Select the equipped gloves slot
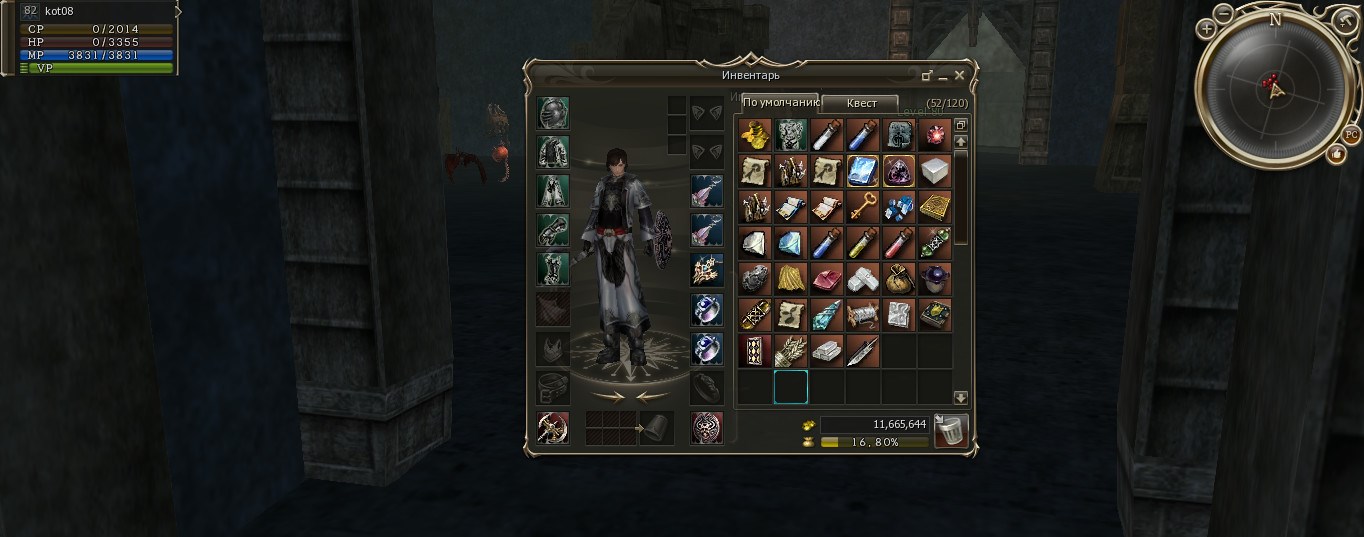Viewport: 1364px width, 537px height. pyautogui.click(x=553, y=230)
